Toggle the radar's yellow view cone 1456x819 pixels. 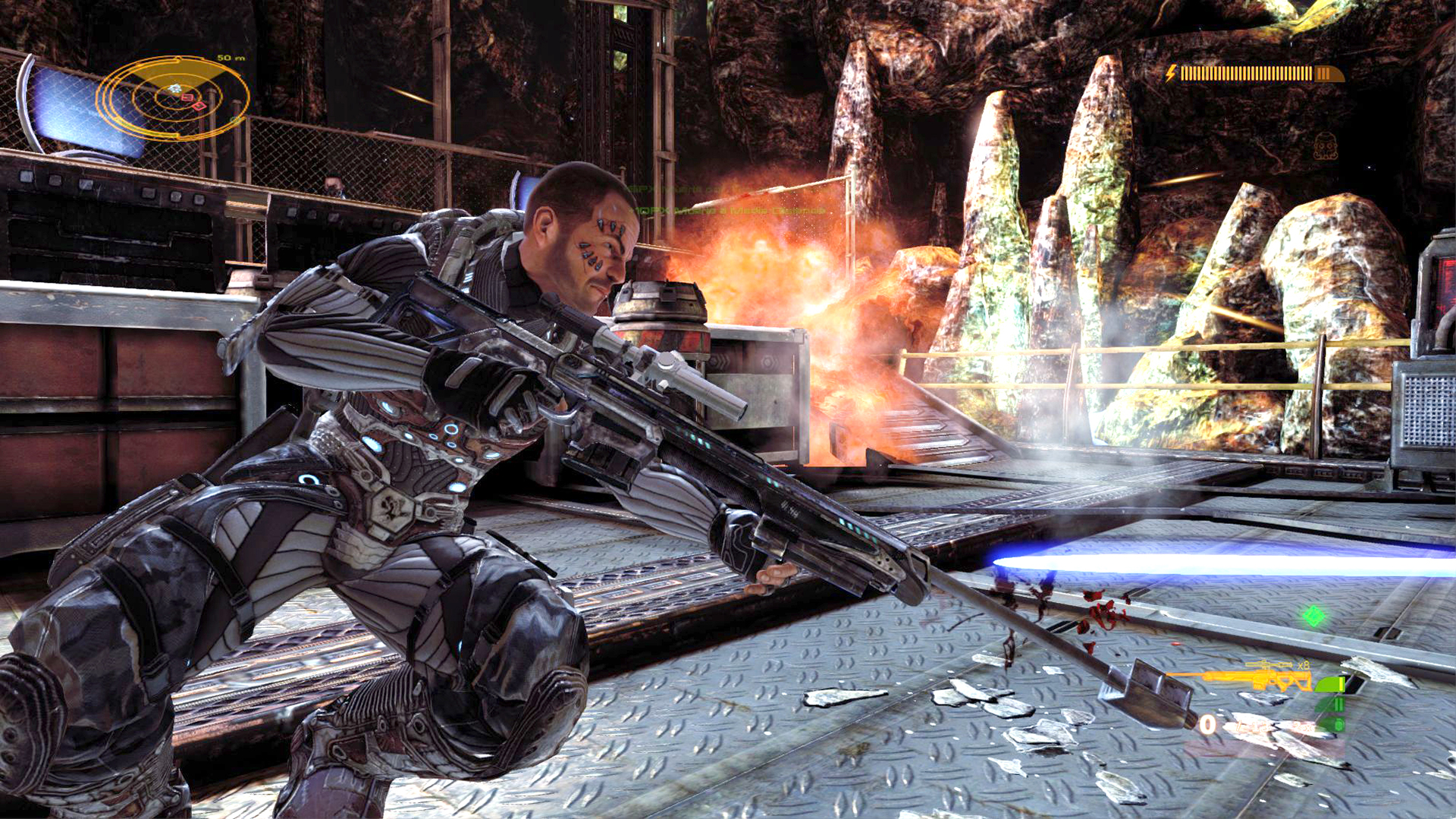pos(178,70)
